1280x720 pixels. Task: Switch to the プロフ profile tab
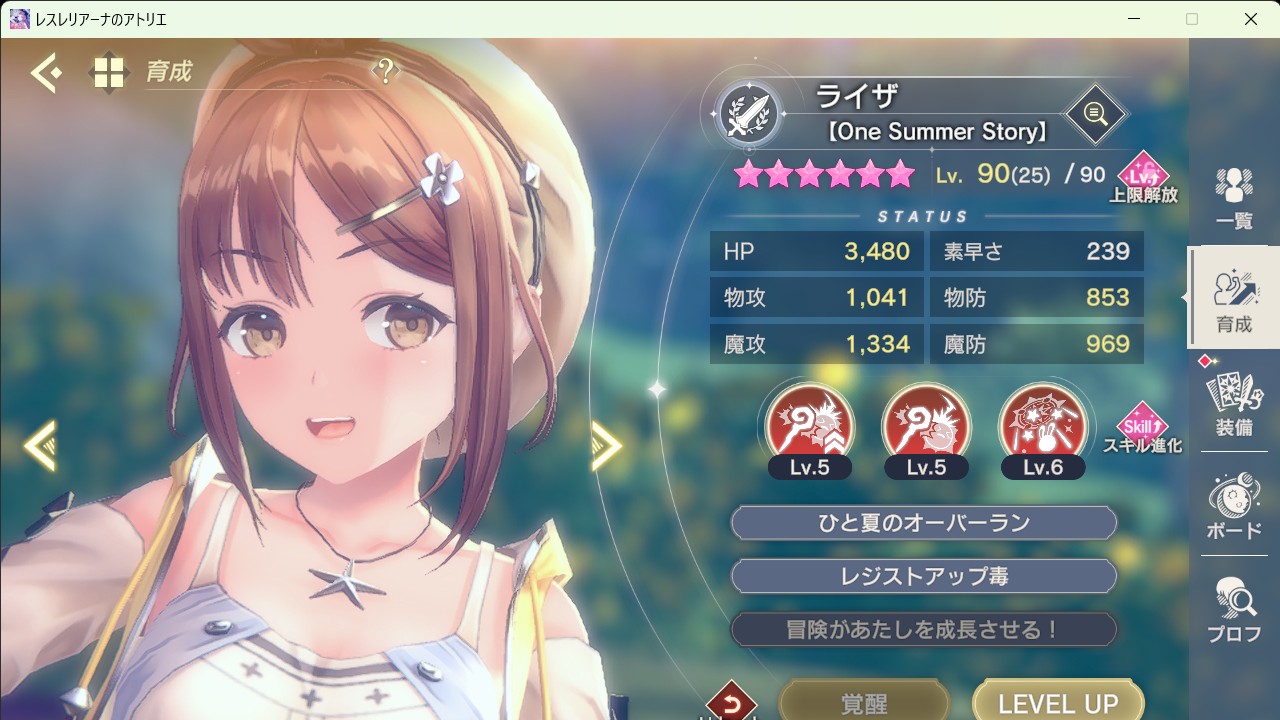[1234, 610]
